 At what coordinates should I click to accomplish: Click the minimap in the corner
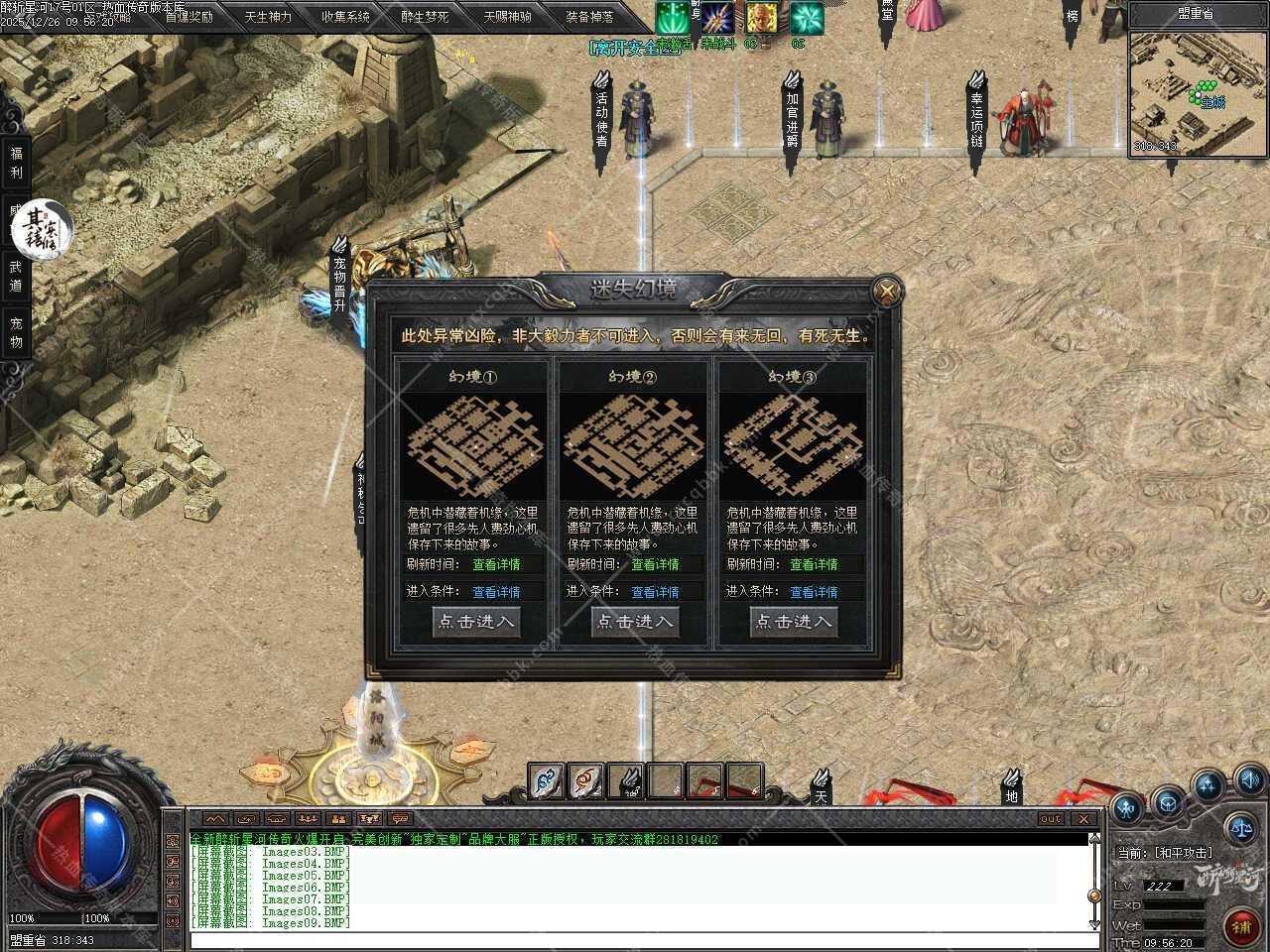point(1197,93)
